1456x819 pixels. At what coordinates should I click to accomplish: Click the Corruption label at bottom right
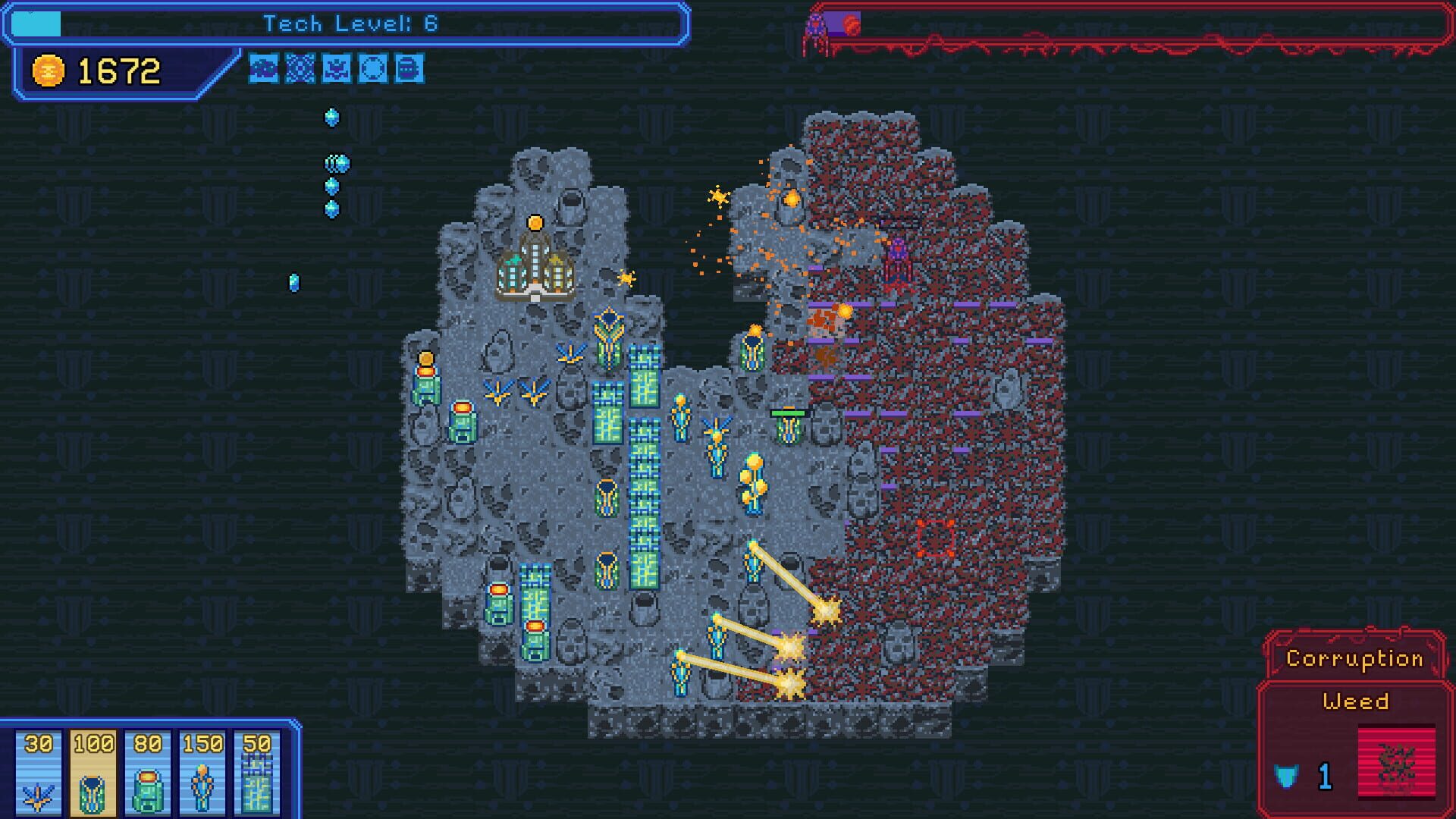[1357, 659]
